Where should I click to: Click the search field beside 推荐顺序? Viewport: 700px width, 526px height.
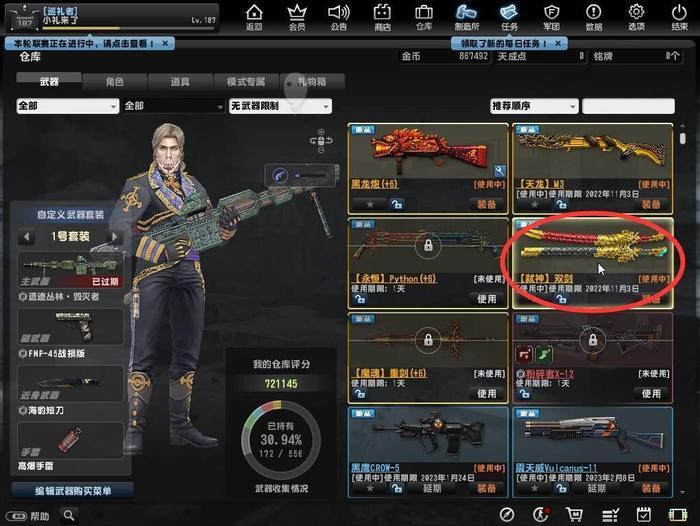pyautogui.click(x=628, y=106)
